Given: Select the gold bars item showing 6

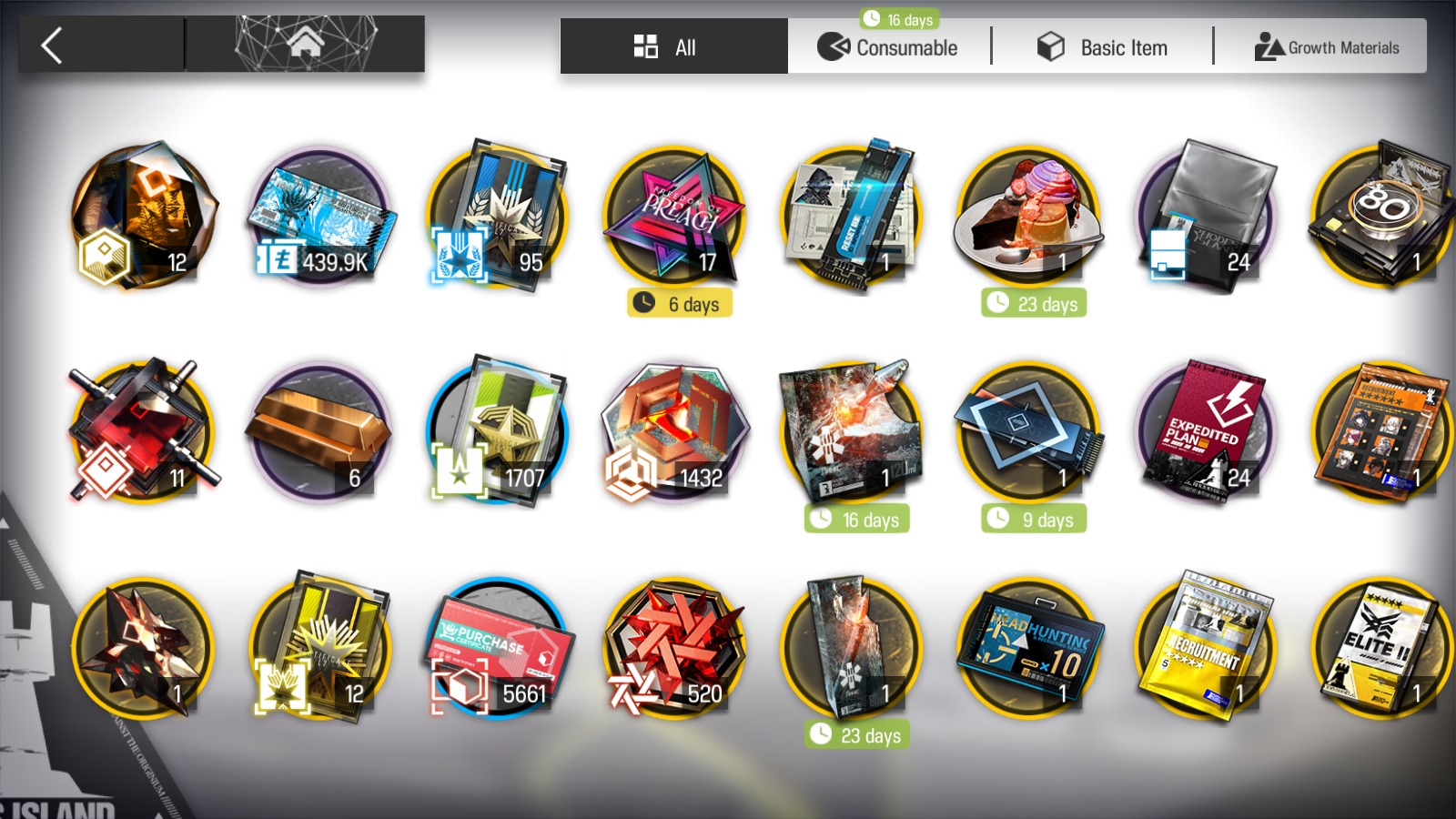Looking at the screenshot, I should point(320,430).
